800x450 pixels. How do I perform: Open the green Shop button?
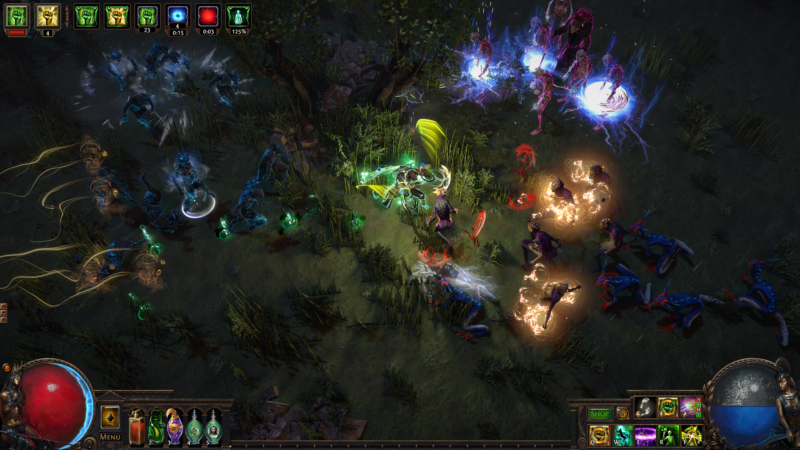(x=599, y=413)
